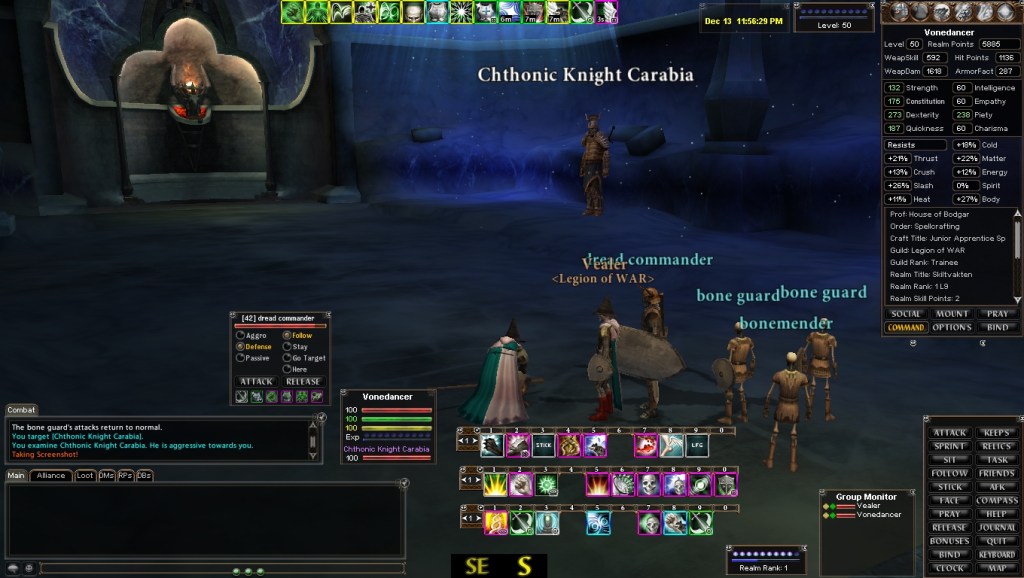Choose the Go Target pet order
This screenshot has width=1024, height=578.
coord(287,357)
